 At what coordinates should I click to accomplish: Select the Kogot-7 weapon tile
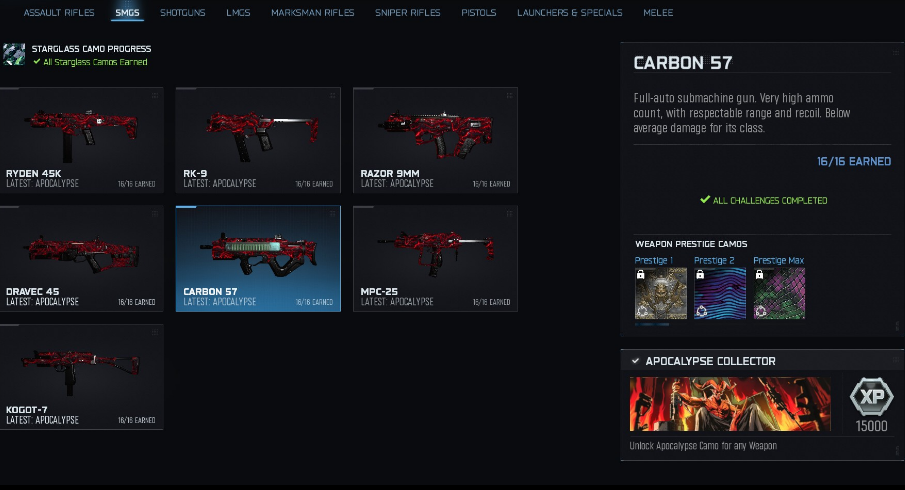click(82, 376)
